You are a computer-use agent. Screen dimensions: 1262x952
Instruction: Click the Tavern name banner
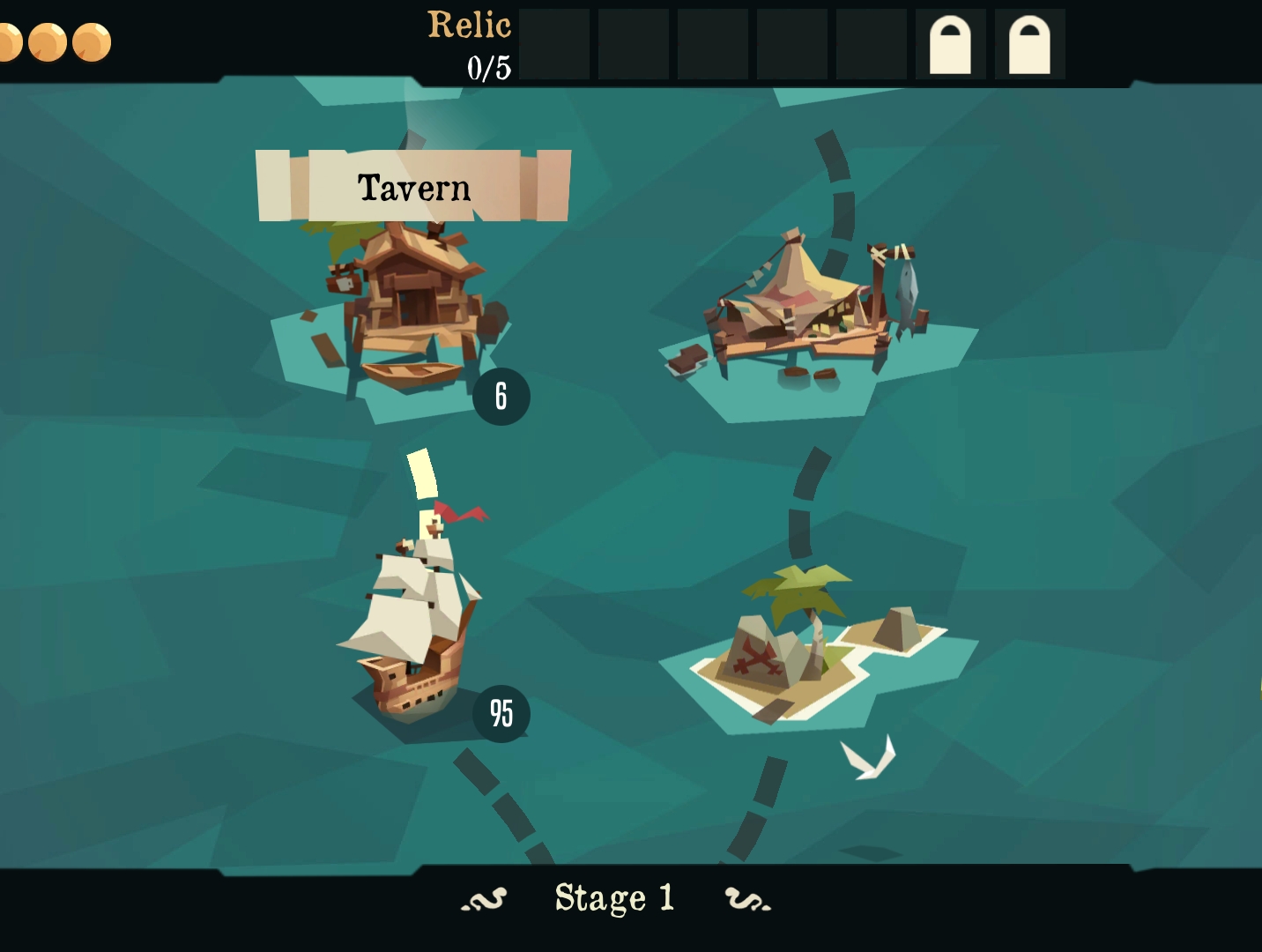[413, 187]
